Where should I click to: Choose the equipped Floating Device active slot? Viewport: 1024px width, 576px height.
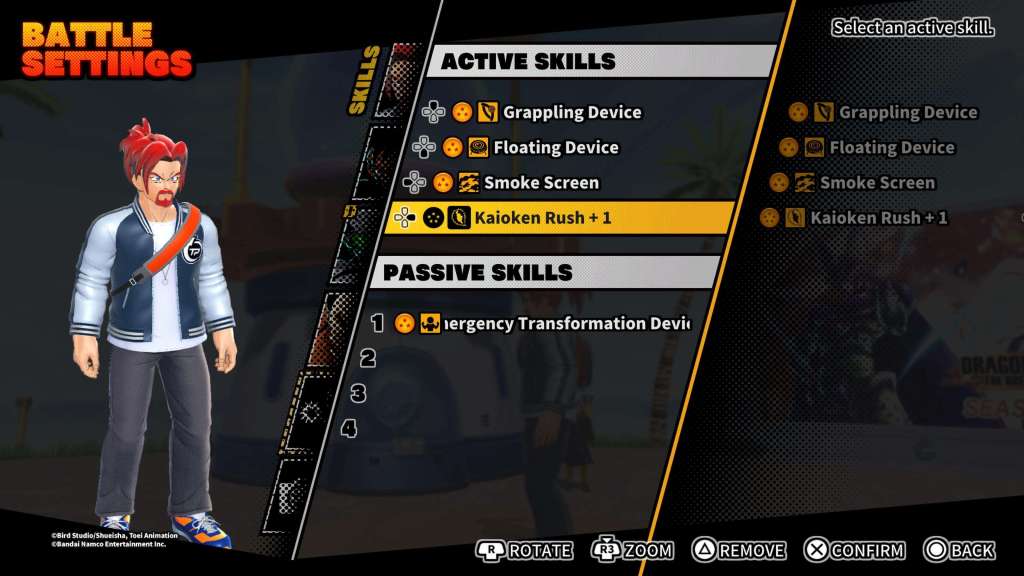point(555,148)
